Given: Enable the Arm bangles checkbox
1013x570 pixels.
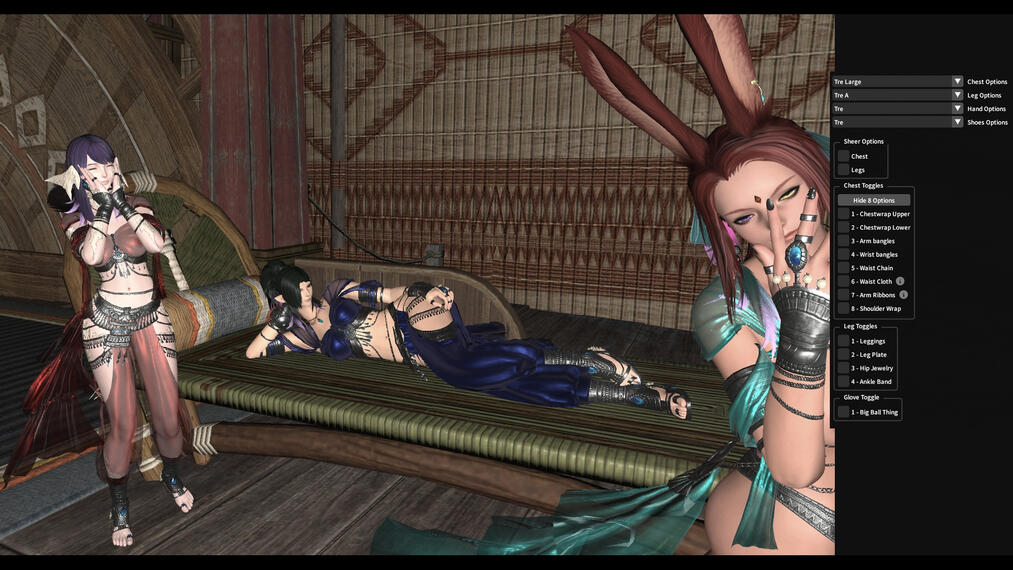Looking at the screenshot, I should click(x=844, y=241).
